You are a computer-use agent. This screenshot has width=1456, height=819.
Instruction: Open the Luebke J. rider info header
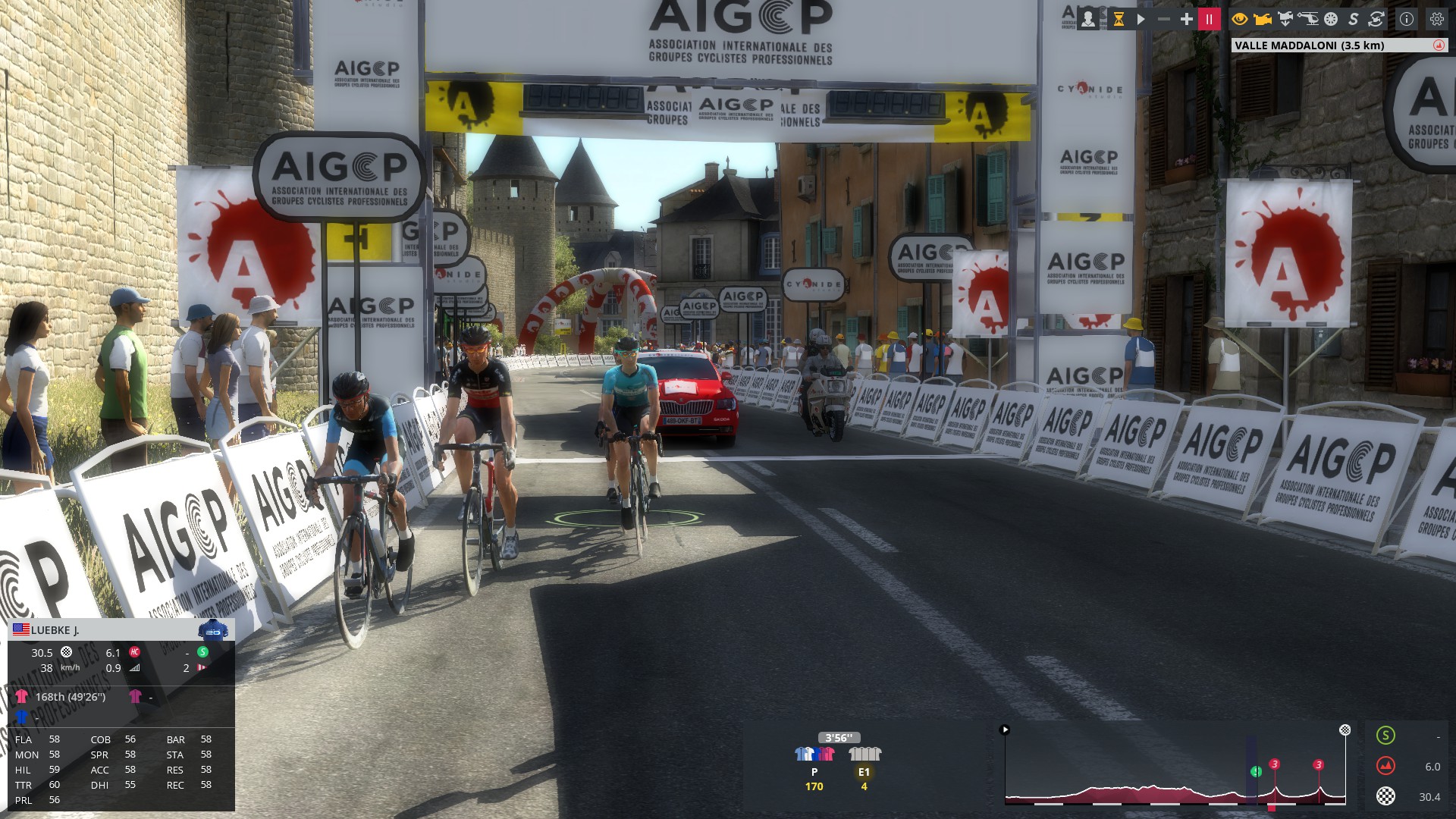click(x=121, y=630)
